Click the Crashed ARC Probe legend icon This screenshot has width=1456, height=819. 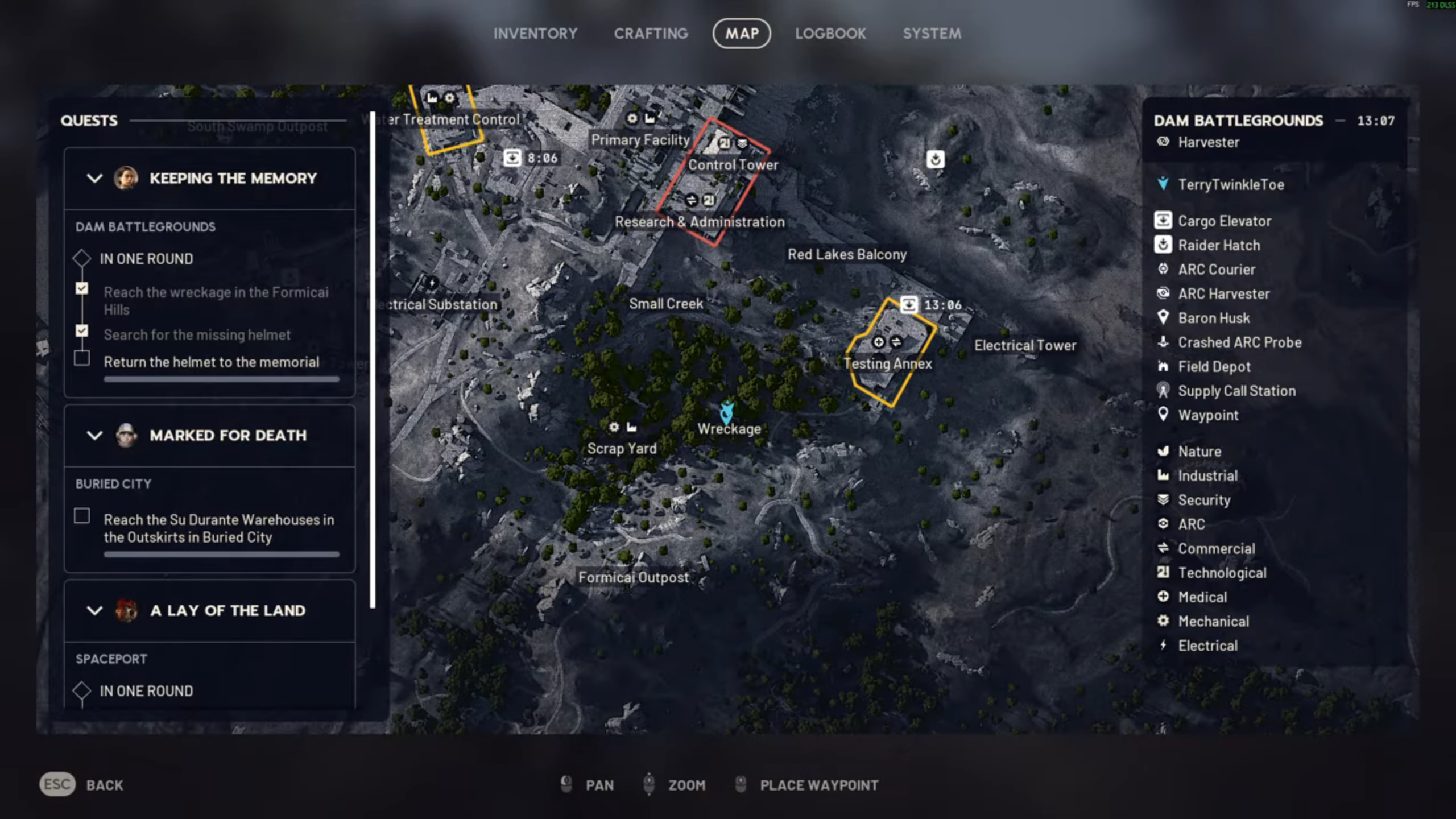point(1163,342)
